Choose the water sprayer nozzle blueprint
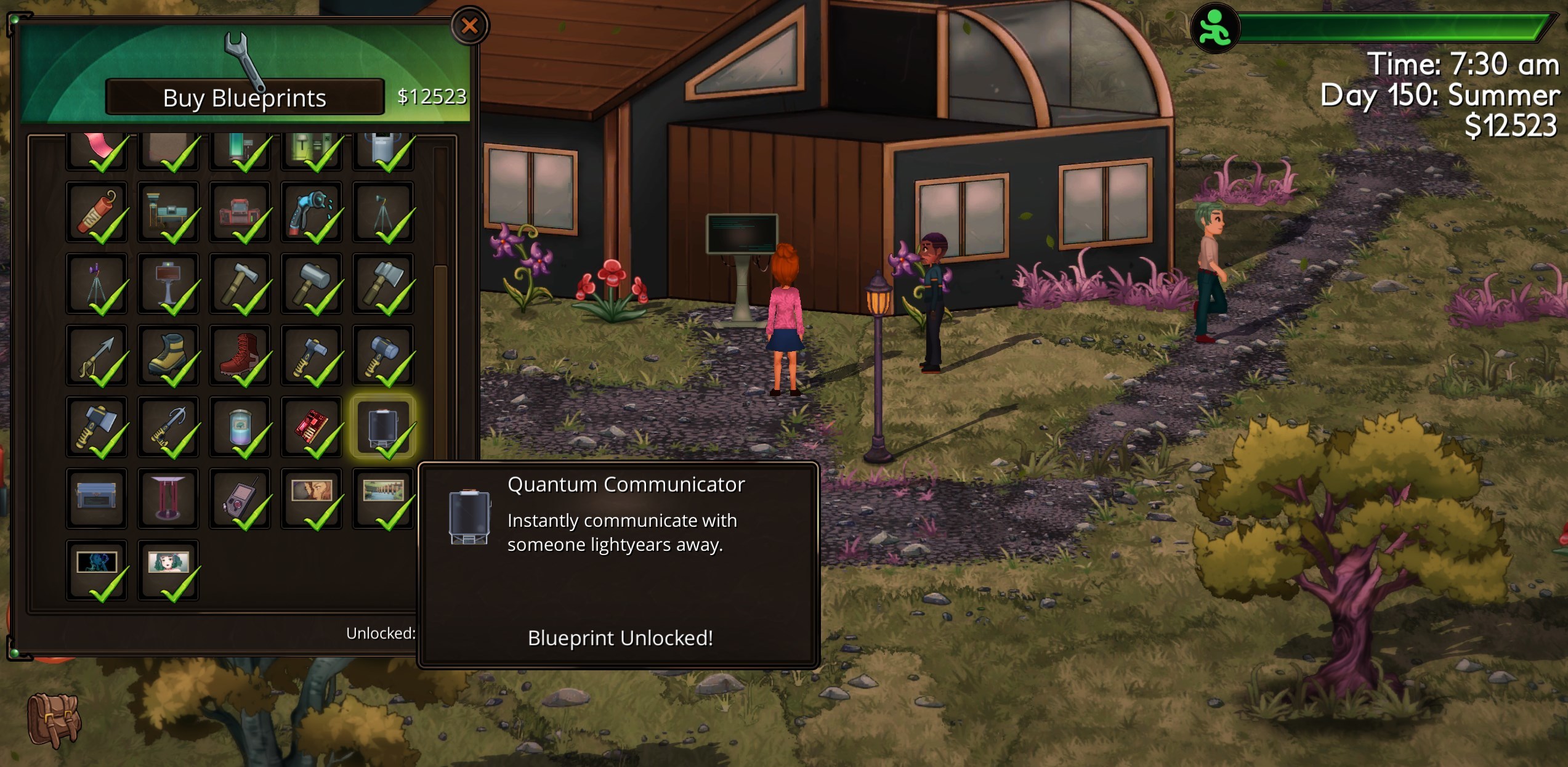This screenshot has height=767, width=1568. (312, 213)
